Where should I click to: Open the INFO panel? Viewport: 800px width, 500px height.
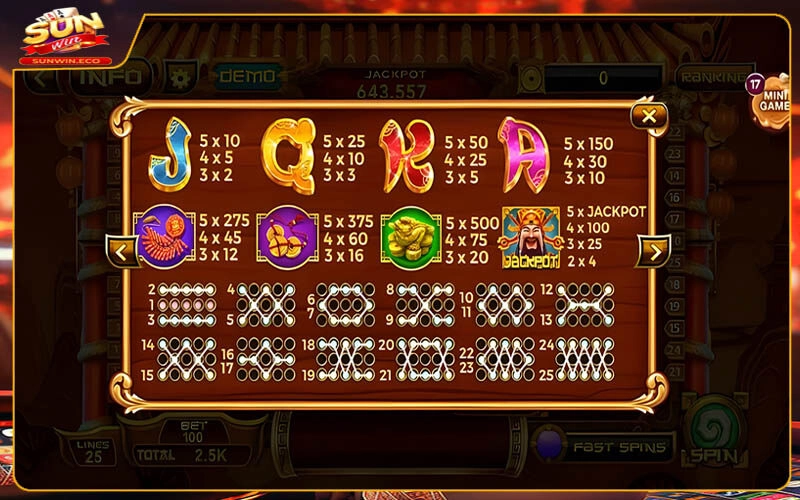click(110, 76)
